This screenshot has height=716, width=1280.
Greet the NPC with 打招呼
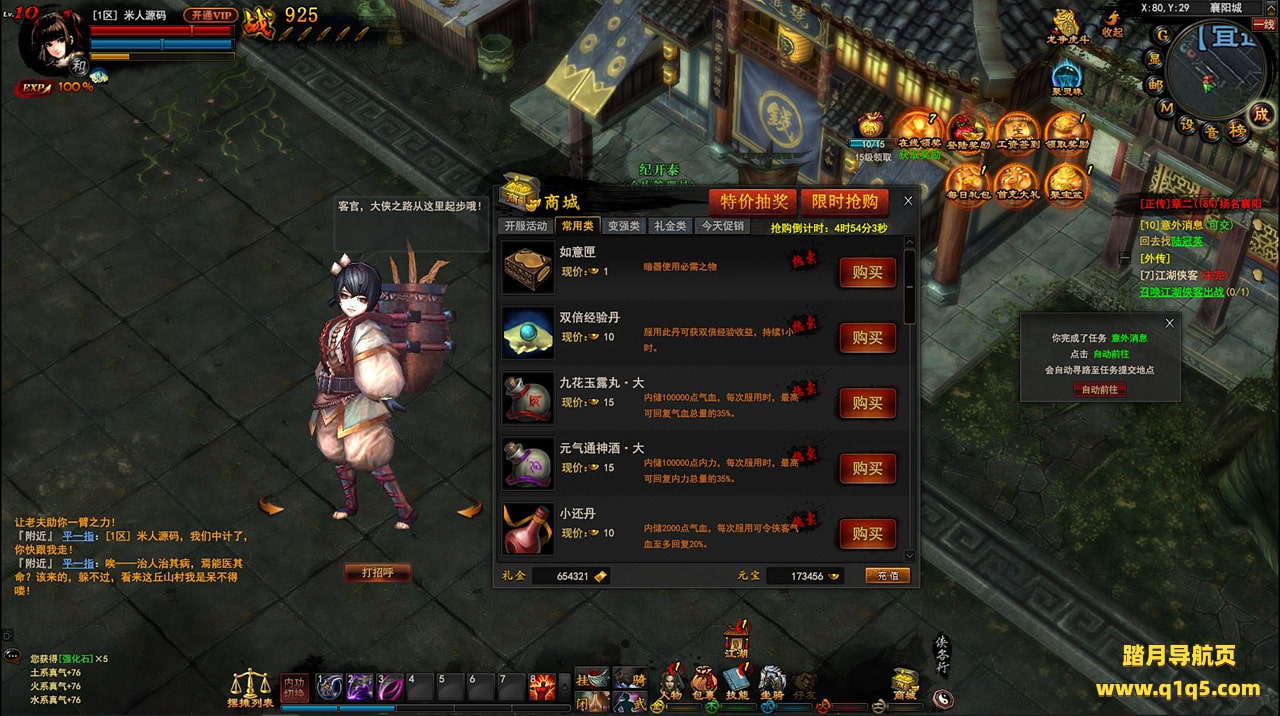point(377,573)
